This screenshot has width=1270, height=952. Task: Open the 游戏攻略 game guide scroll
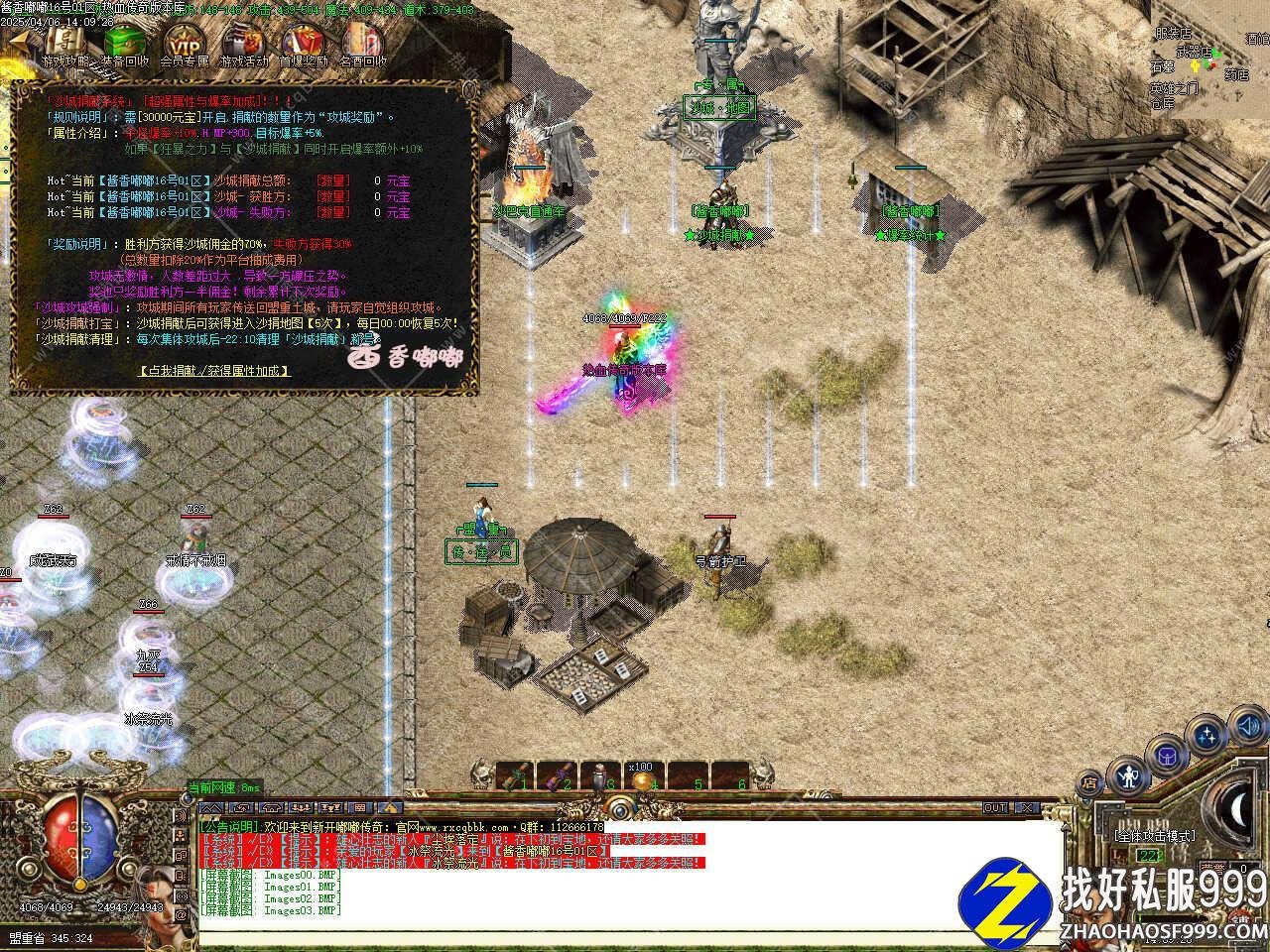pyautogui.click(x=65, y=43)
